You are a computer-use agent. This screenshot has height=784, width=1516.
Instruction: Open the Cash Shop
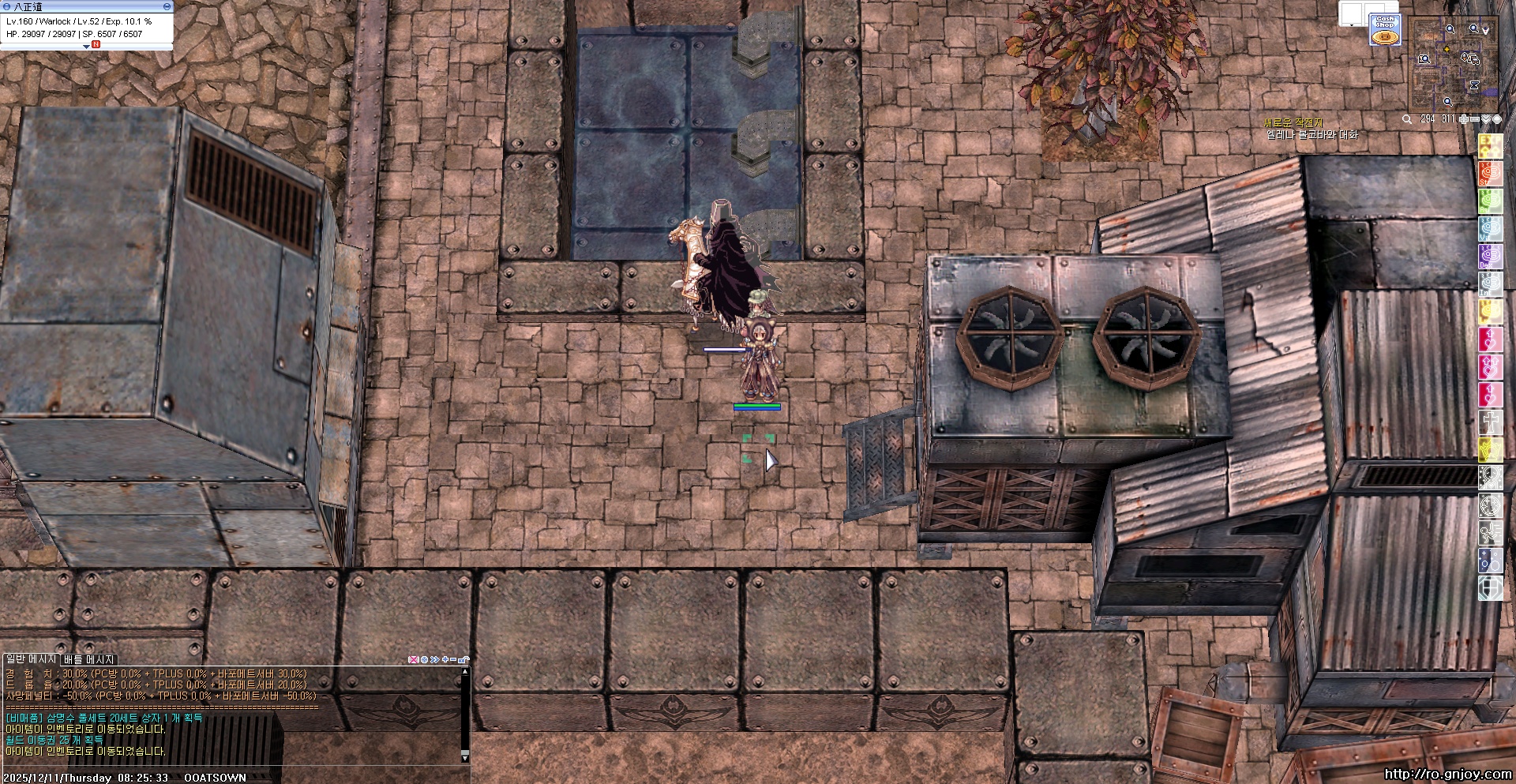[1385, 30]
